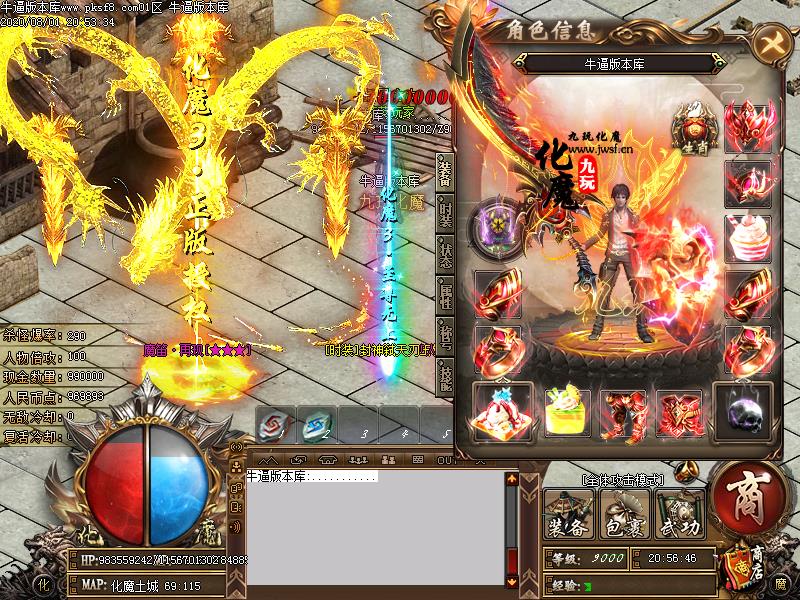800x600 pixels.
Task: Show the 技能 skills tab
Action: [445, 375]
